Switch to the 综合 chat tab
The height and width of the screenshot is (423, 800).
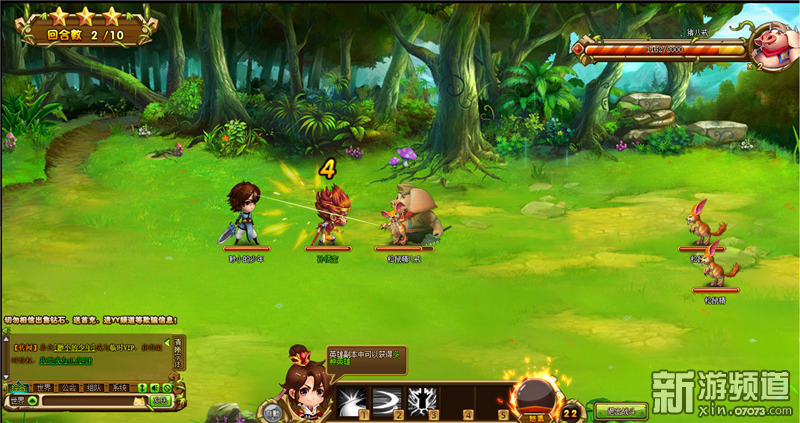pos(17,387)
